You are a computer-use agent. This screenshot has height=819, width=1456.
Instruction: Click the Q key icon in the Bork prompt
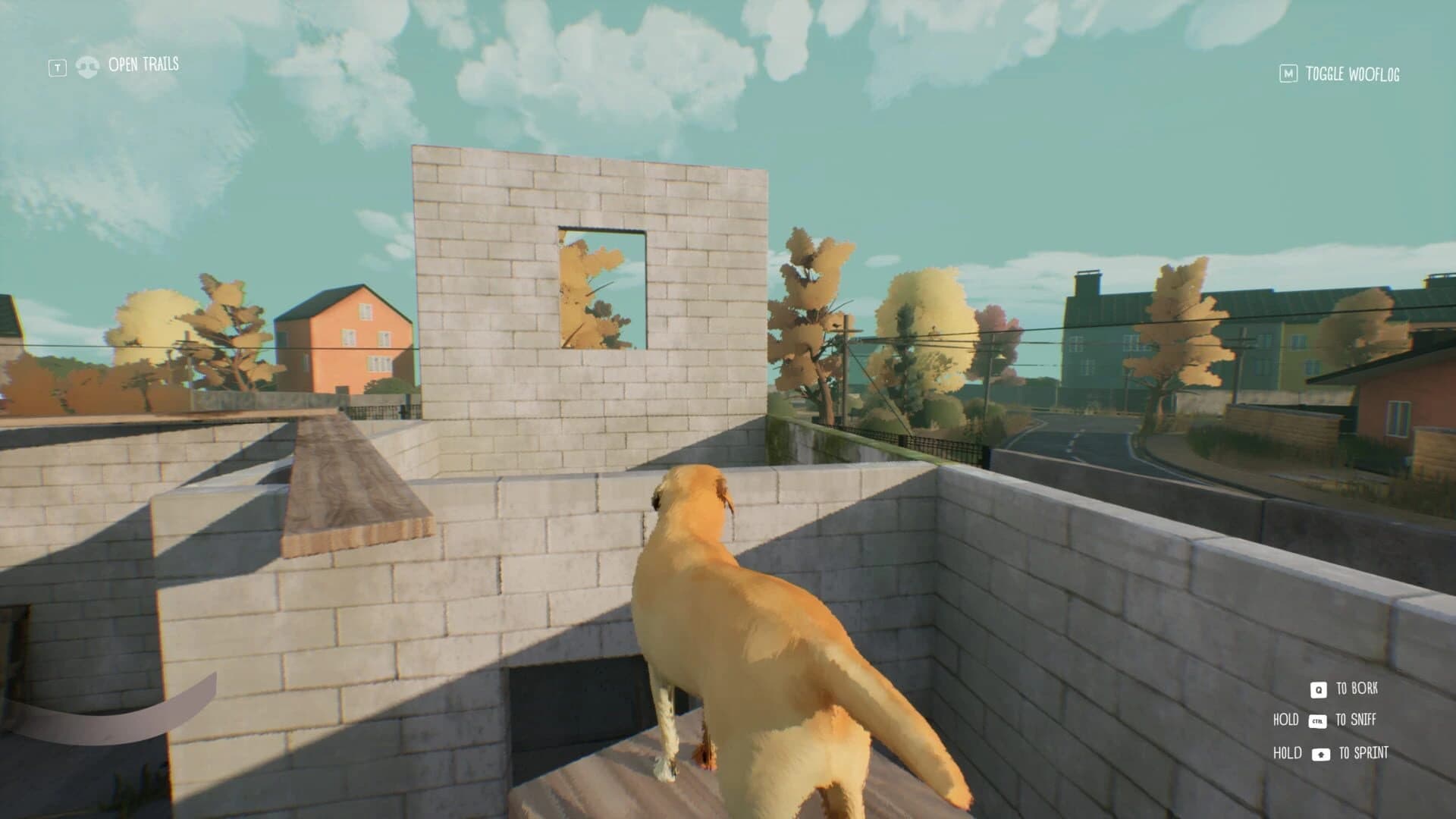pos(1319,689)
